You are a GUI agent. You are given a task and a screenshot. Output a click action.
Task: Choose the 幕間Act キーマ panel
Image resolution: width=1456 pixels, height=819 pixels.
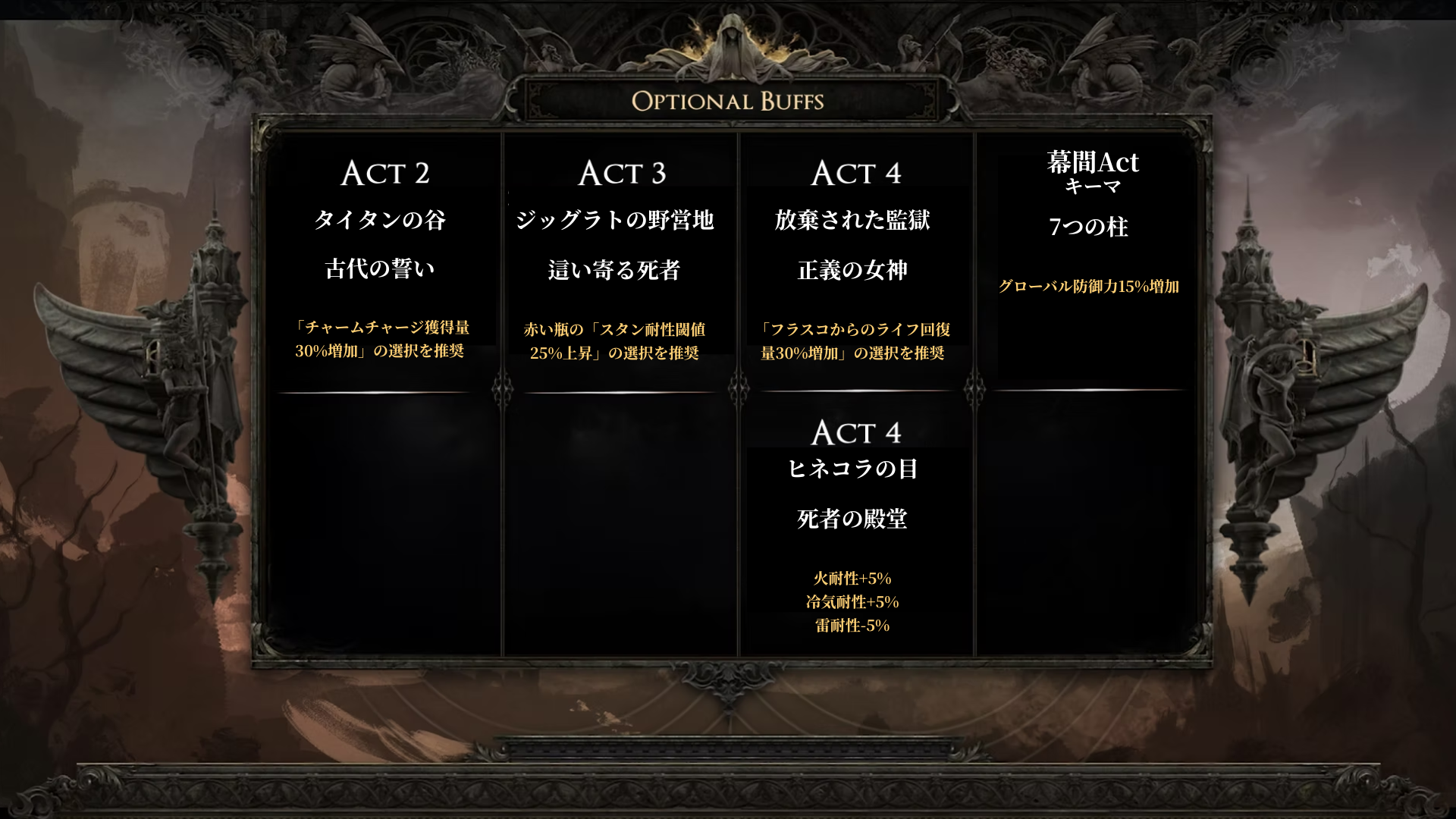tap(1090, 227)
